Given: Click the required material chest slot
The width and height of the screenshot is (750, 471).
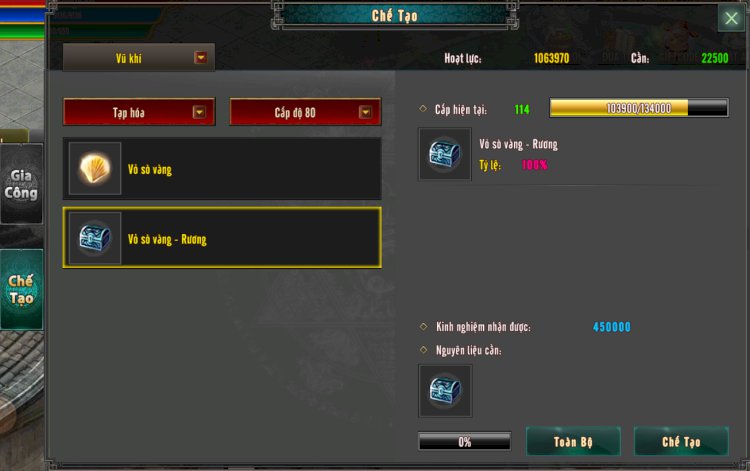Looking at the screenshot, I should click(x=445, y=391).
